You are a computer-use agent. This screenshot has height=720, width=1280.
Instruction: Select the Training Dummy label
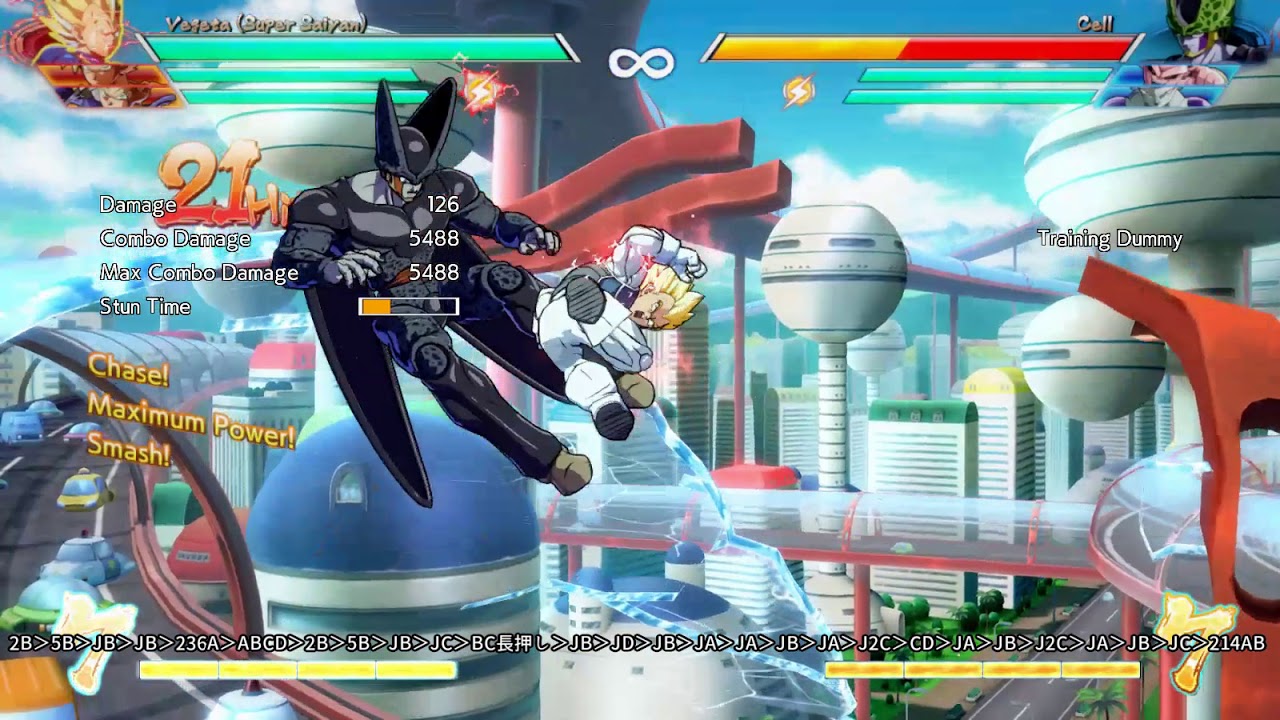(1108, 240)
